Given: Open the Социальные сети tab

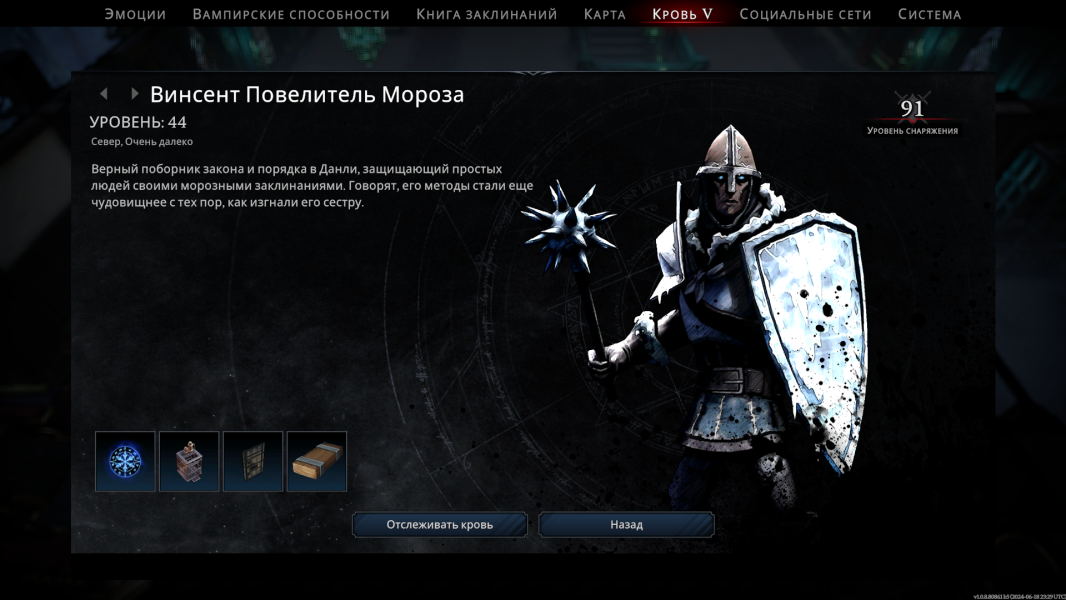Looking at the screenshot, I should tap(805, 14).
